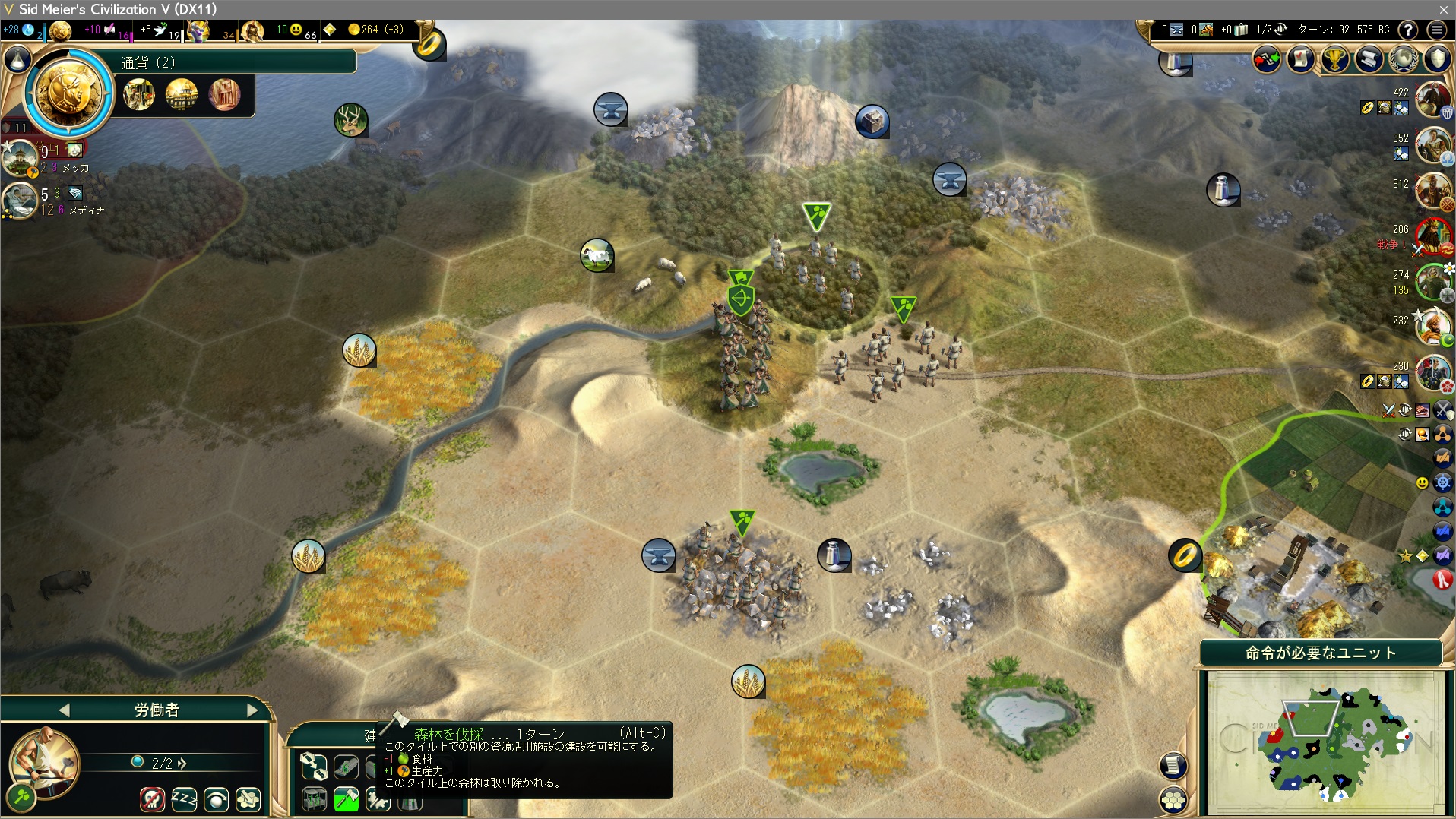Image resolution: width=1456 pixels, height=819 pixels.
Task: Open the world congress globe button
Action: 1403,59
